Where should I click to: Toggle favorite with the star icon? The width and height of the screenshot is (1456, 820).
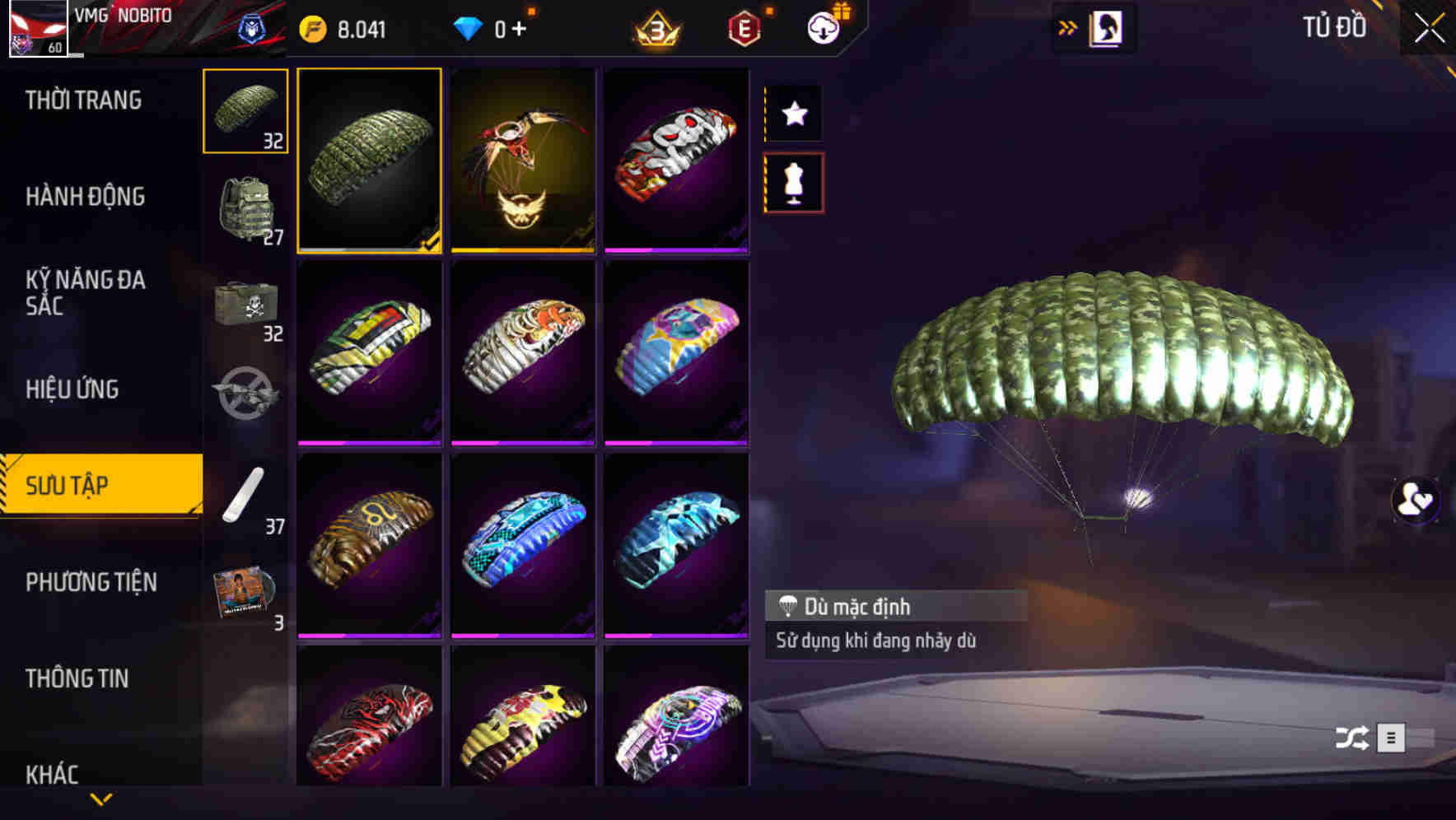(793, 114)
